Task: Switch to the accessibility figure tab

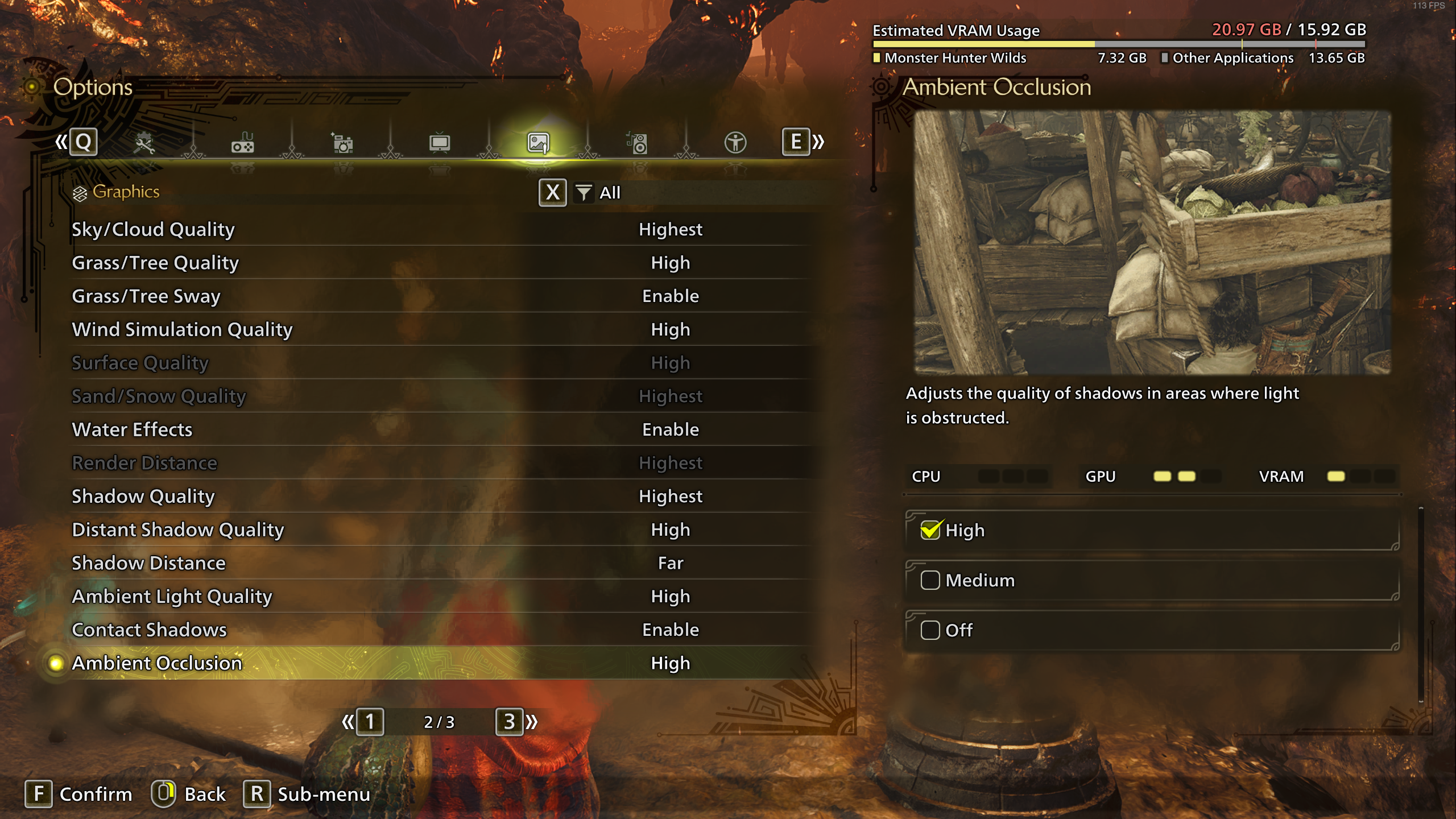Action: click(735, 143)
